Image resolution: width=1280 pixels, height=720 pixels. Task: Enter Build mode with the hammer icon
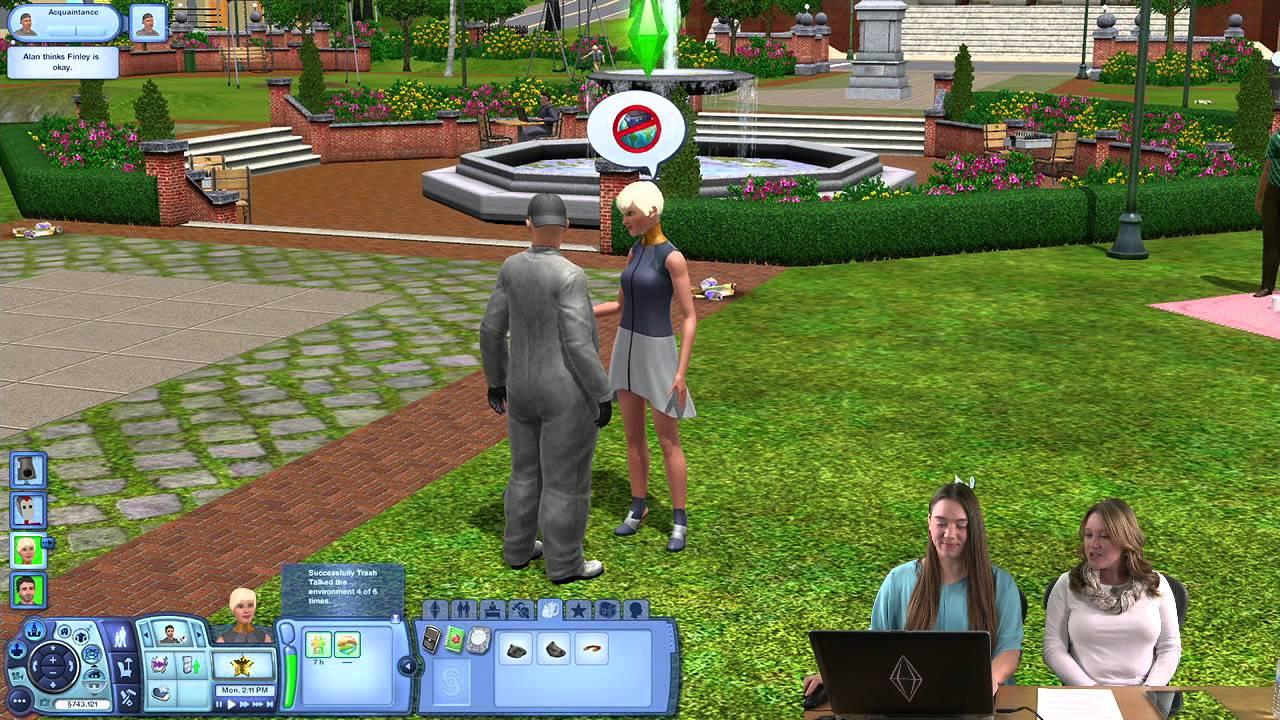pyautogui.click(x=128, y=696)
